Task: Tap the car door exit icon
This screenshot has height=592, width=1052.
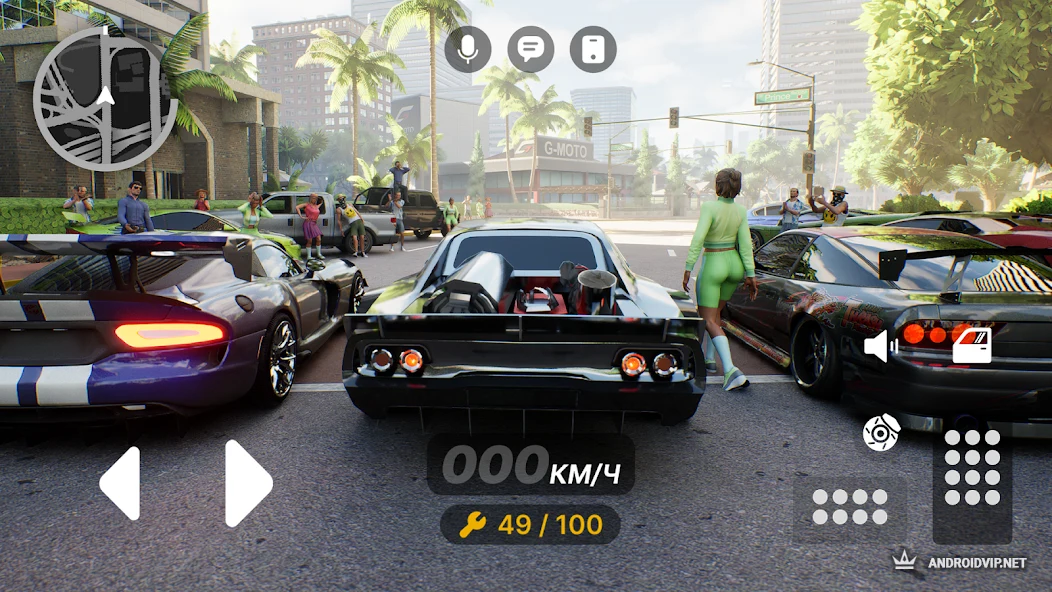Action: pos(970,346)
